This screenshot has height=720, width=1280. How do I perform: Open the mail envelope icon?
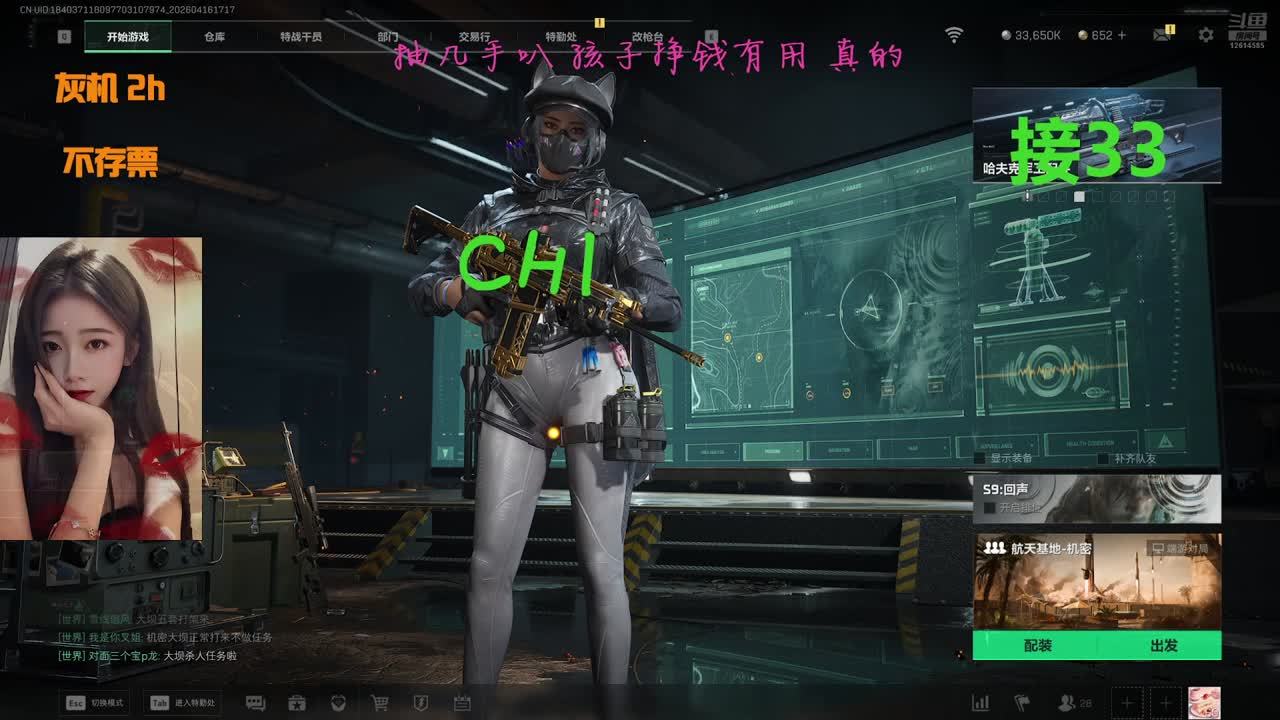click(1161, 35)
